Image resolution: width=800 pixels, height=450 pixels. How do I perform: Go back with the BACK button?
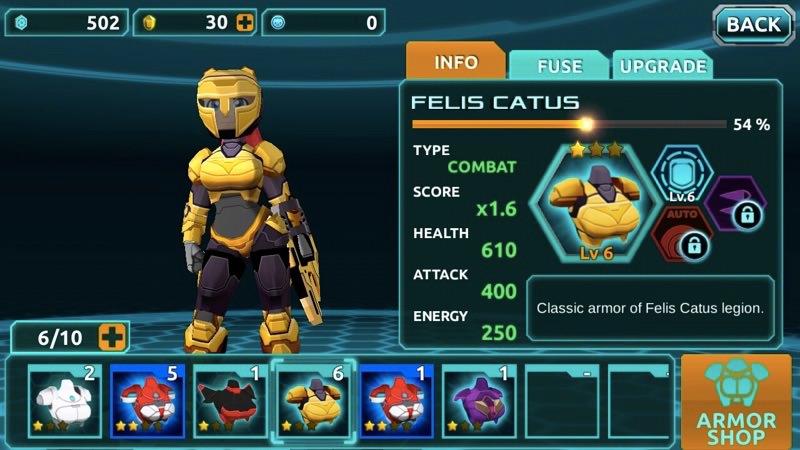[752, 24]
